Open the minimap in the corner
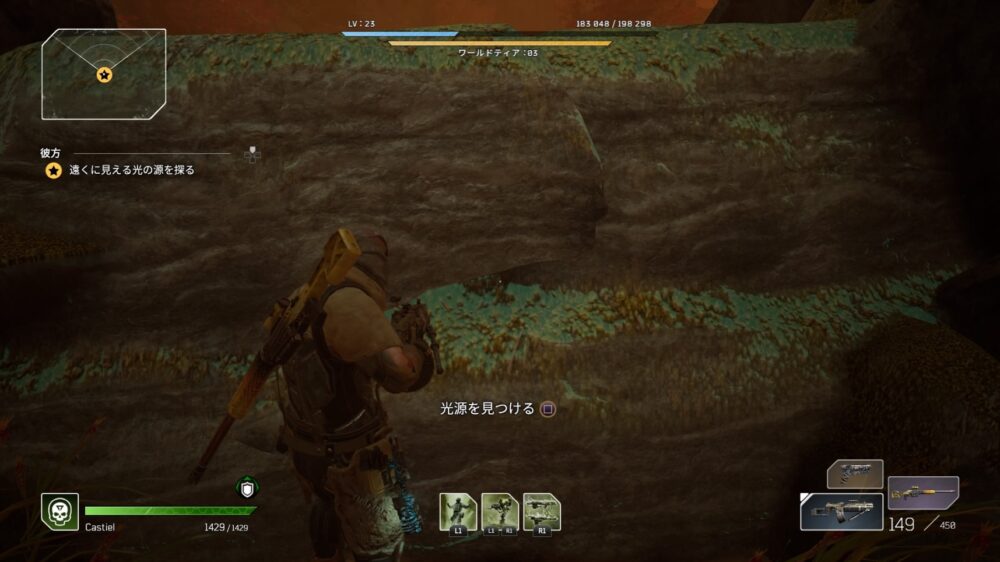 [x=103, y=74]
